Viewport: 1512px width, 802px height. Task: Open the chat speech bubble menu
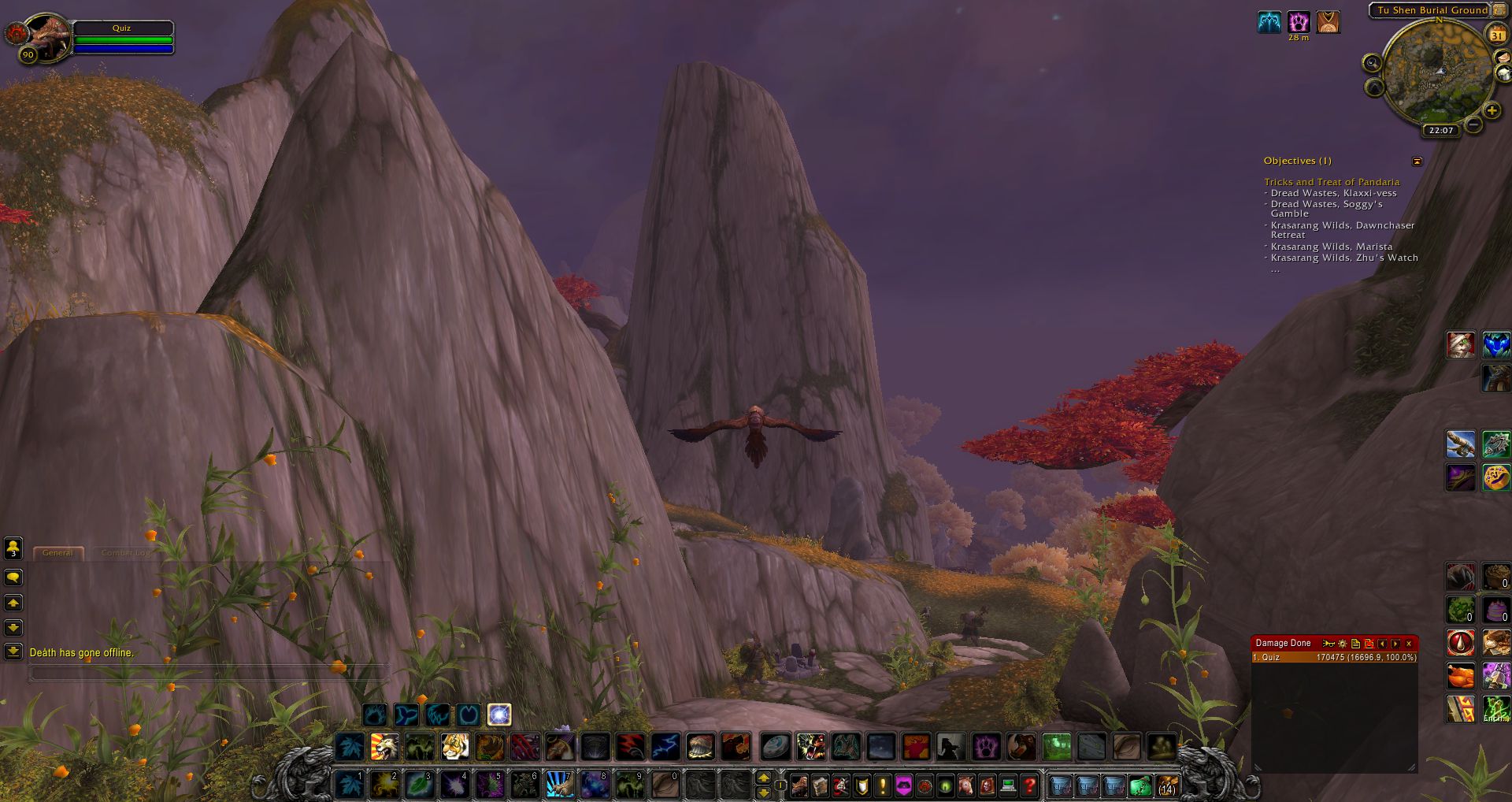pos(13,577)
